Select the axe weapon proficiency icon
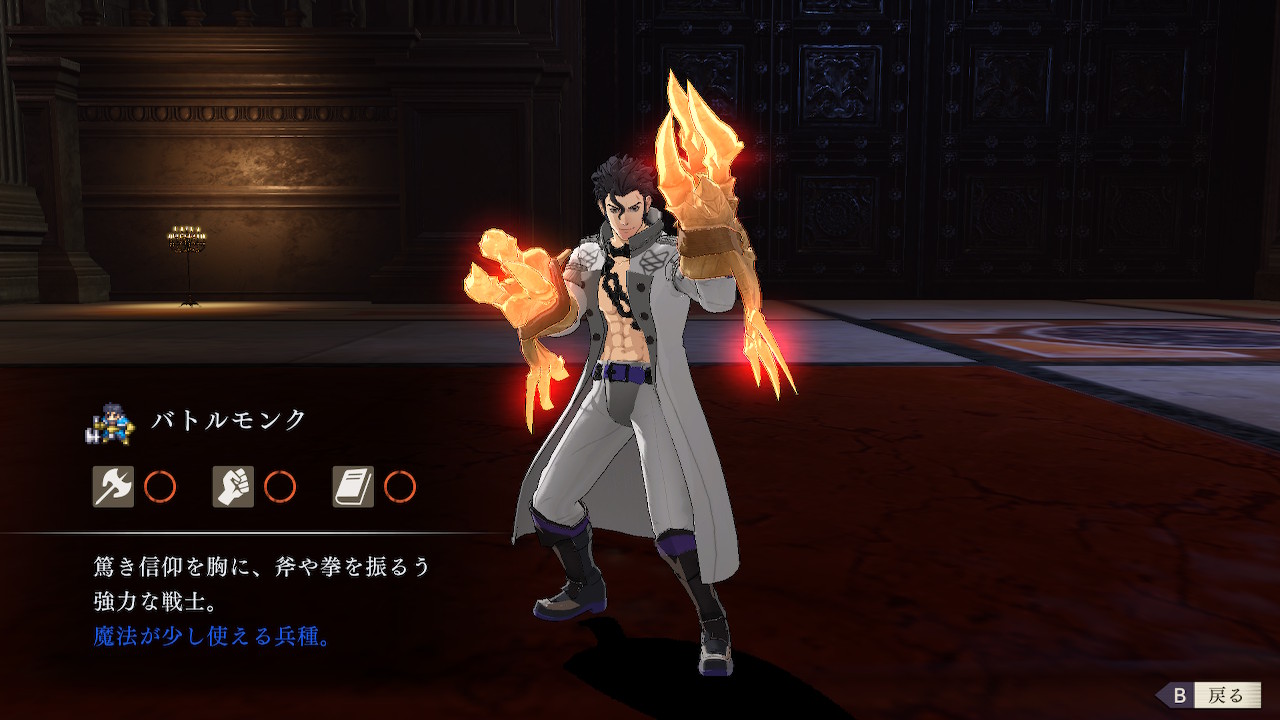 point(113,487)
